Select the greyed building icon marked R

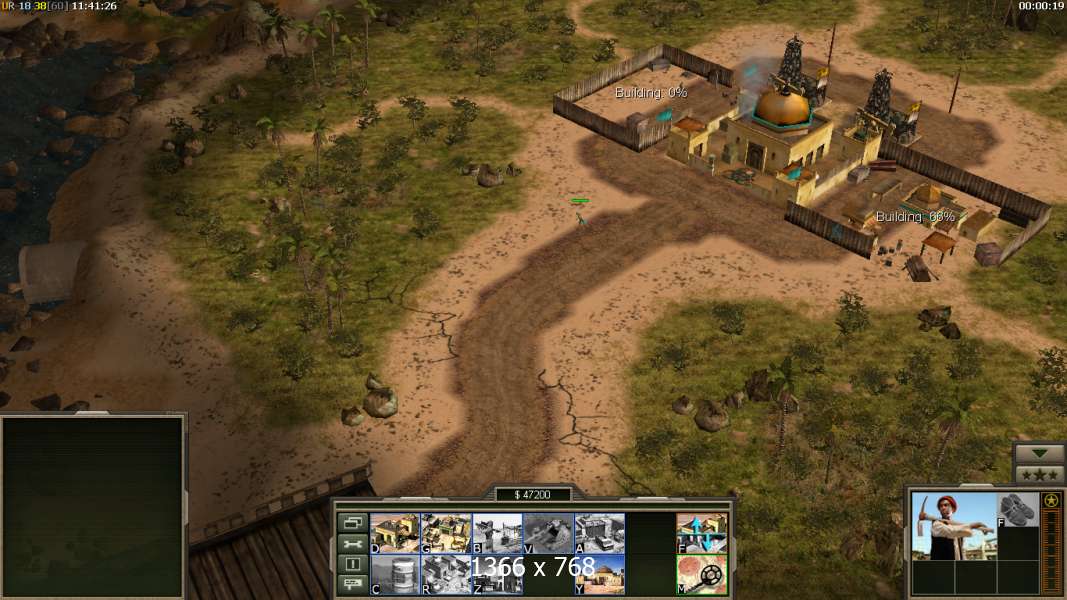click(x=446, y=574)
